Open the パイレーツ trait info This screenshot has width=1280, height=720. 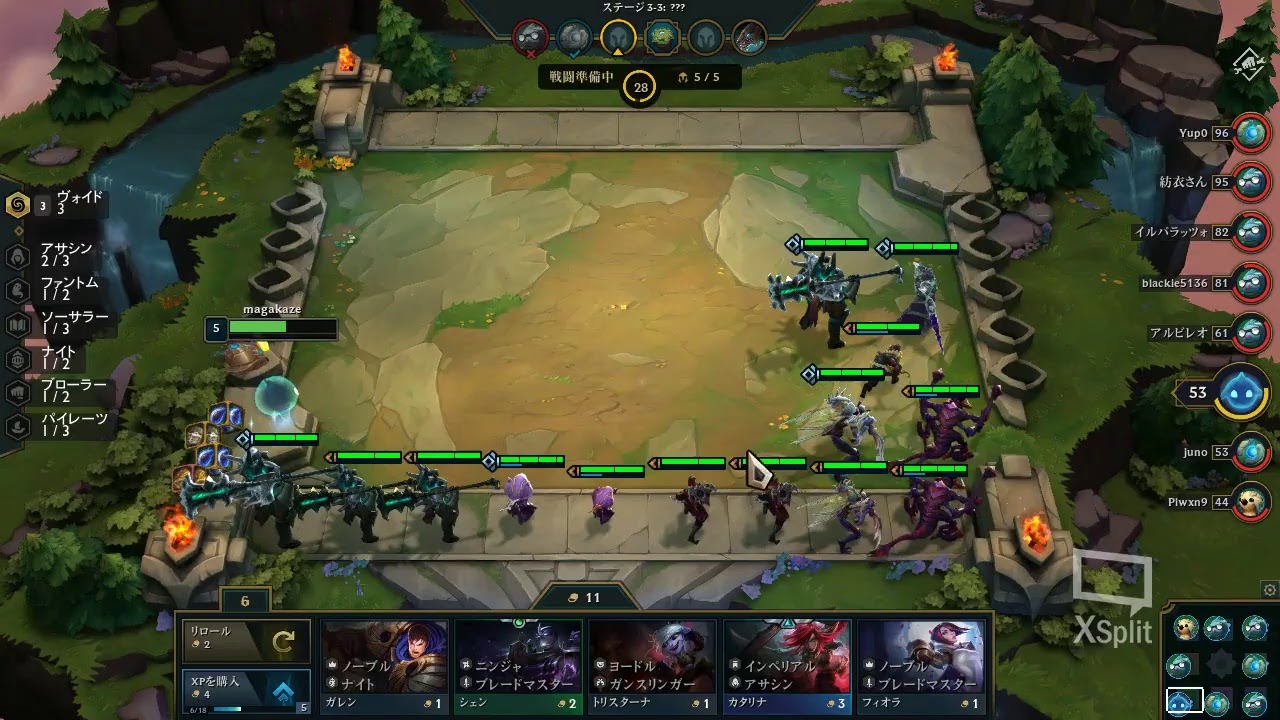click(x=60, y=425)
